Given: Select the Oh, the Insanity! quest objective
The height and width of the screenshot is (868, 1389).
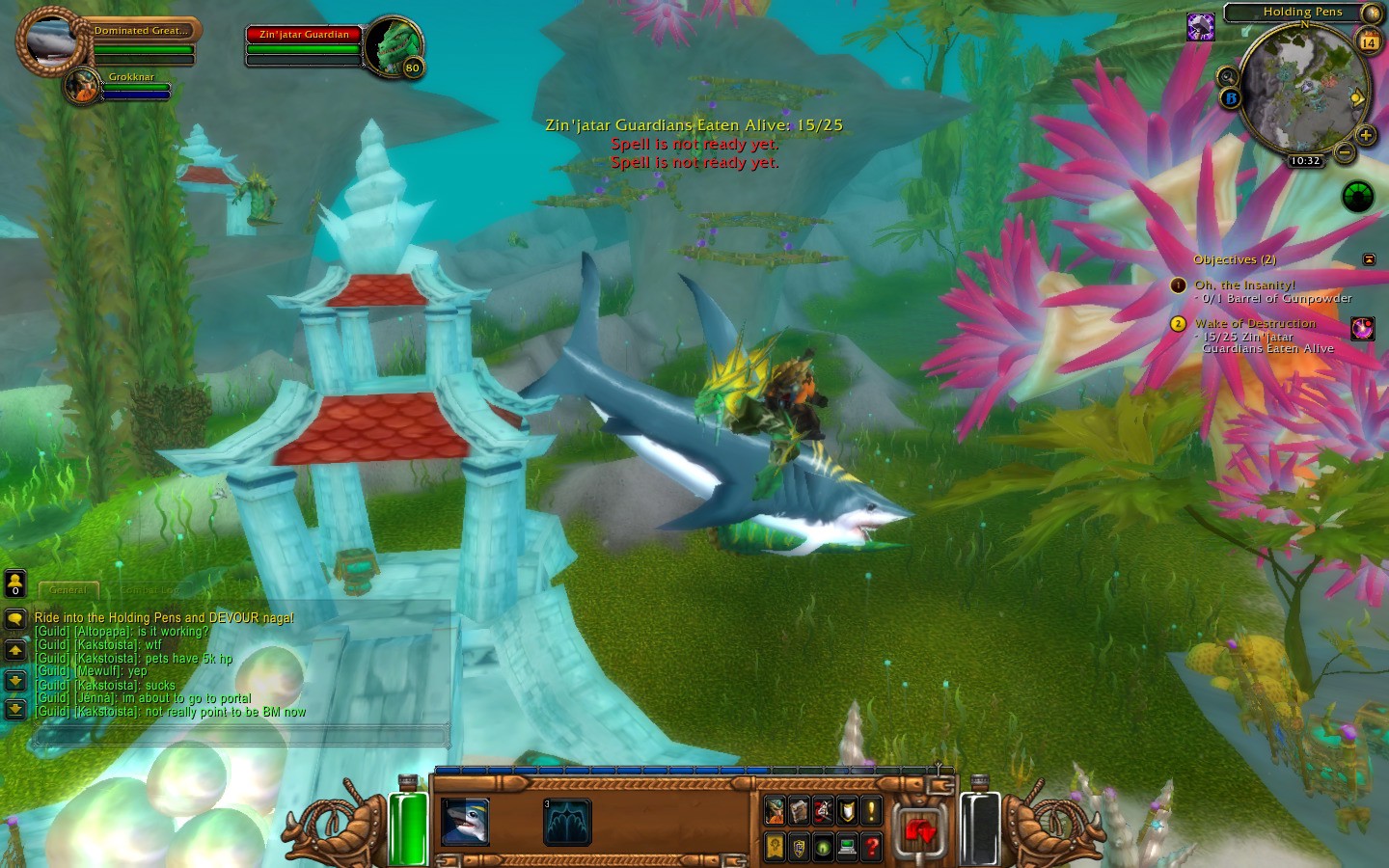Looking at the screenshot, I should pyautogui.click(x=1244, y=285).
